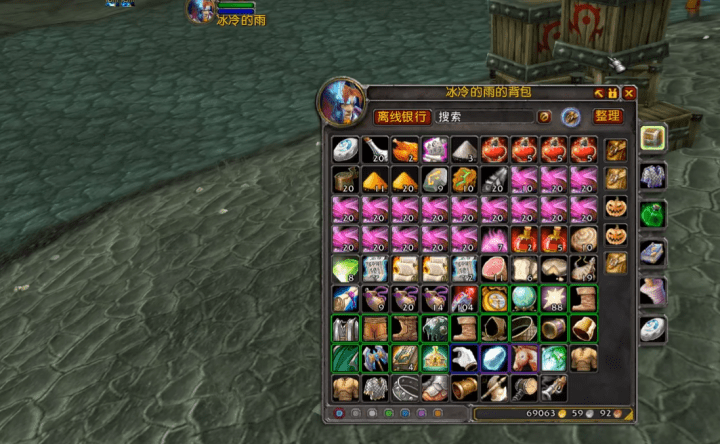Open the green potion category tab
The width and height of the screenshot is (720, 444).
tap(653, 214)
